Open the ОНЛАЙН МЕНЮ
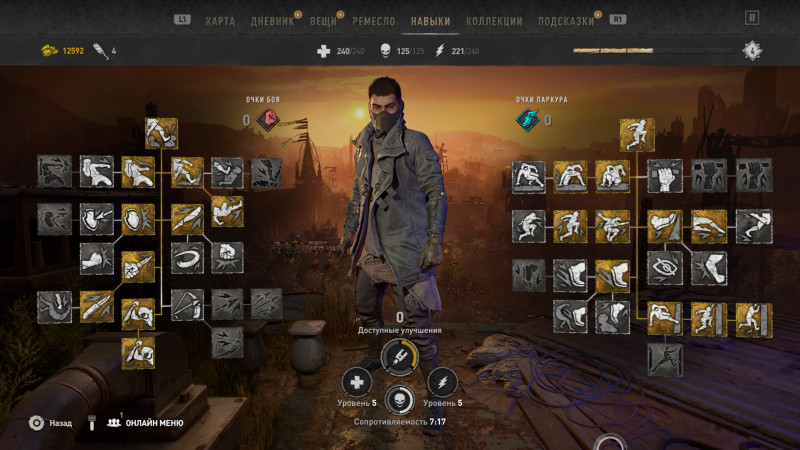Image resolution: width=800 pixels, height=450 pixels. 148,423
